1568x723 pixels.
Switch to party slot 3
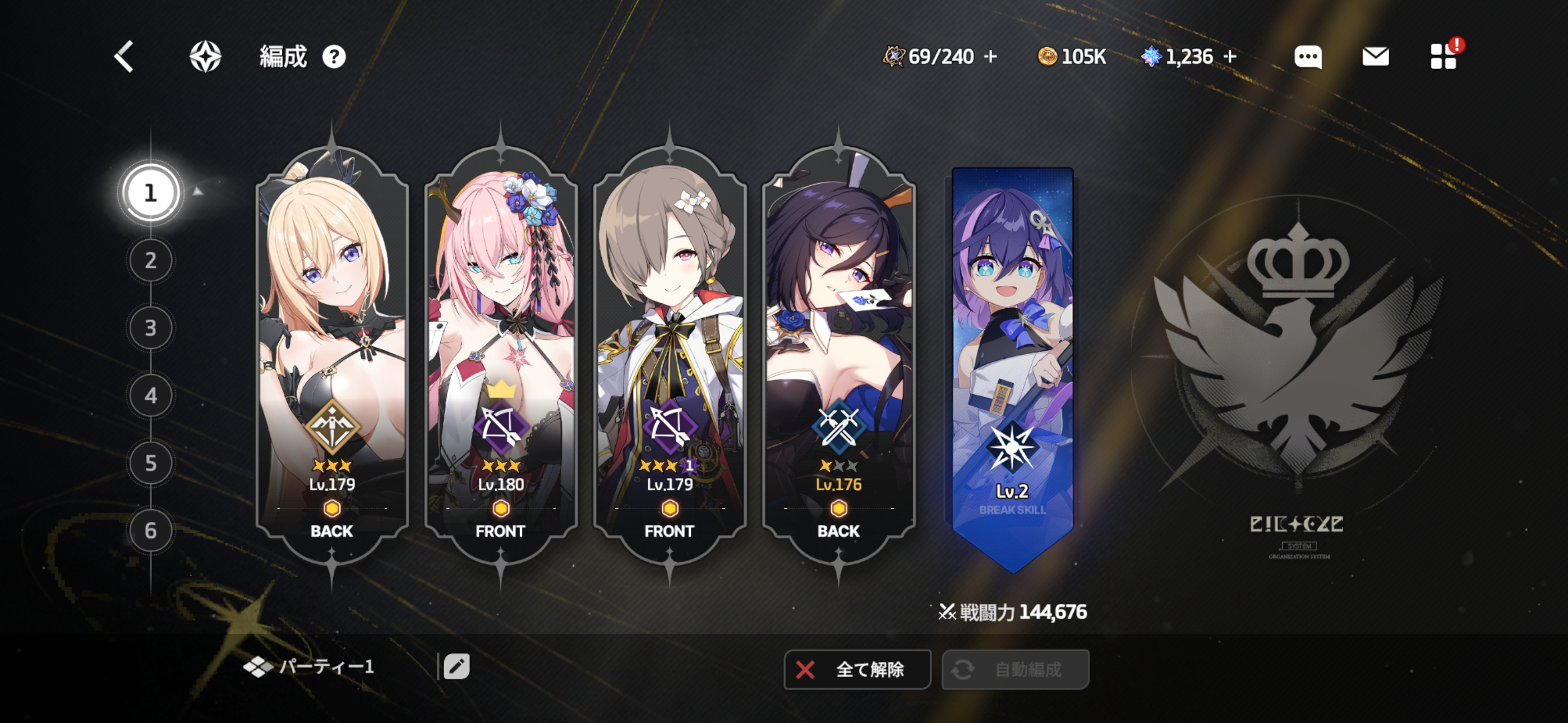tap(150, 328)
